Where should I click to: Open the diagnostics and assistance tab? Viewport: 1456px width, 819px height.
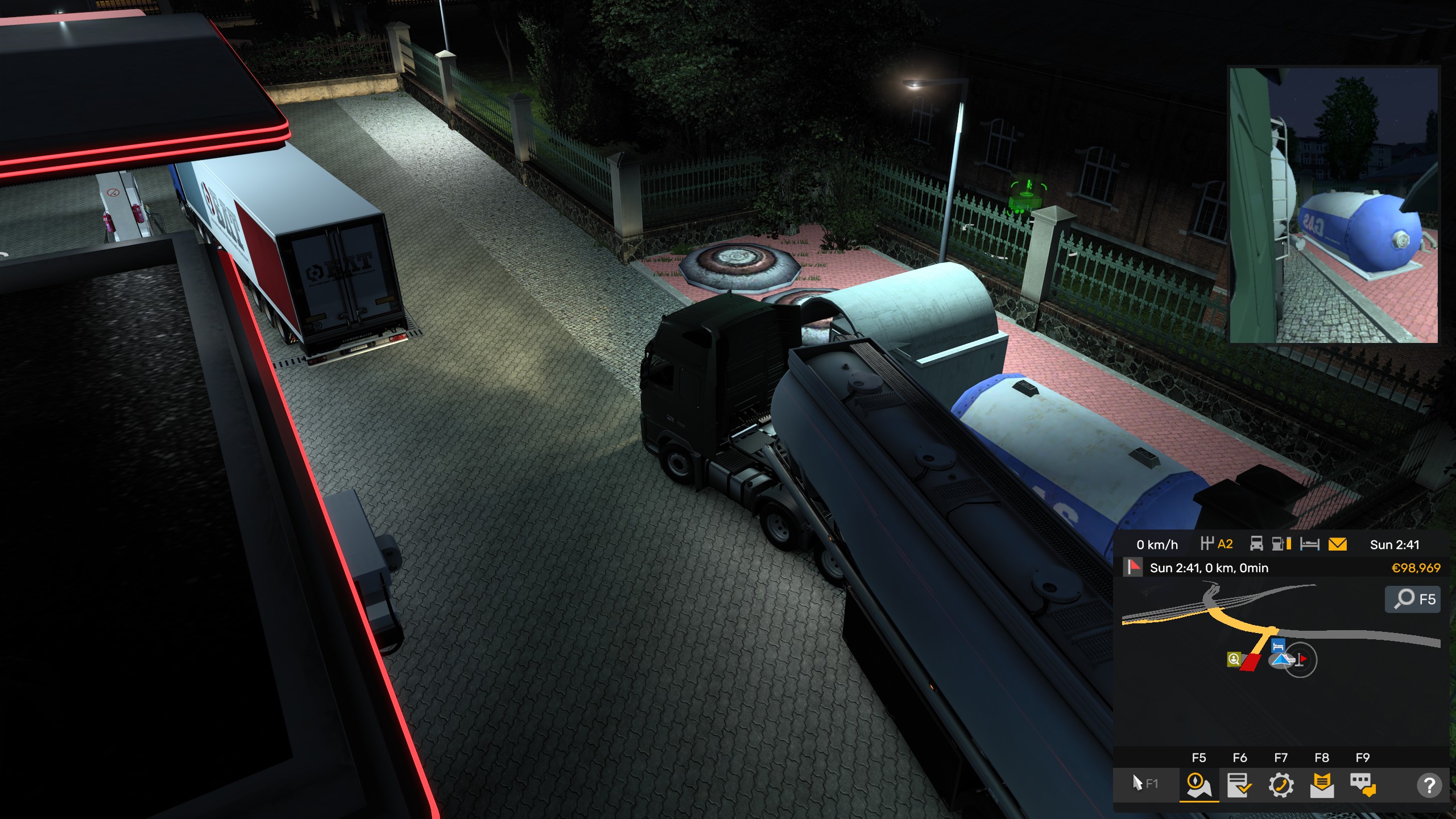(1281, 785)
